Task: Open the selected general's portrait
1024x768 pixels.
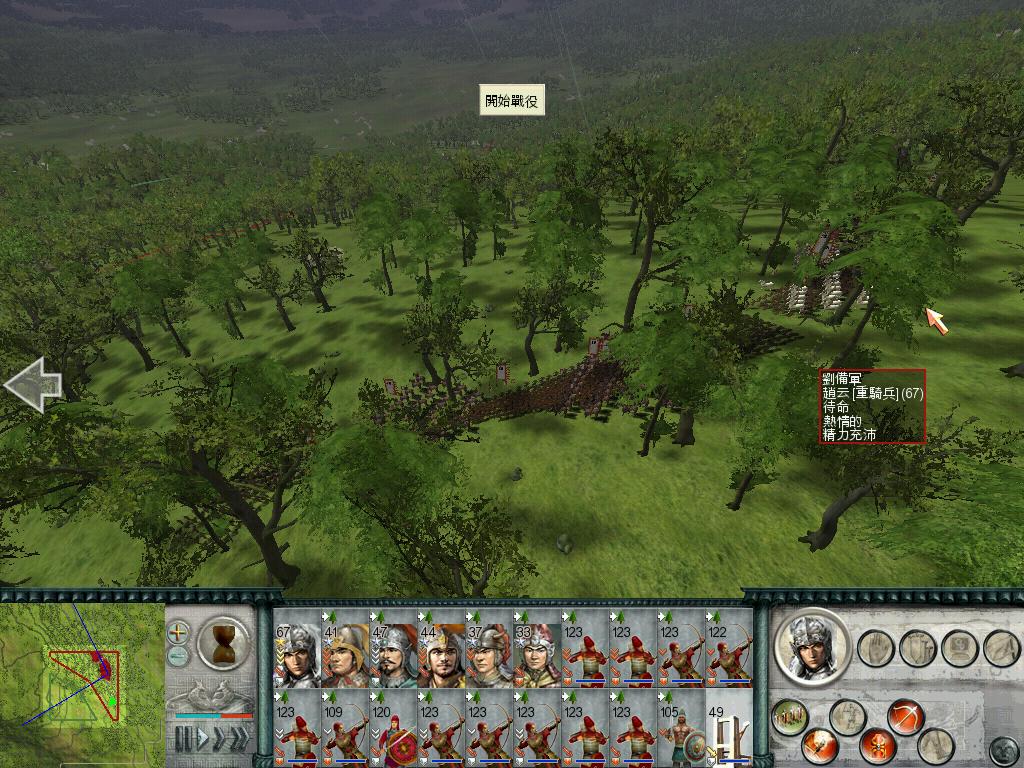Action: pyautogui.click(x=811, y=645)
